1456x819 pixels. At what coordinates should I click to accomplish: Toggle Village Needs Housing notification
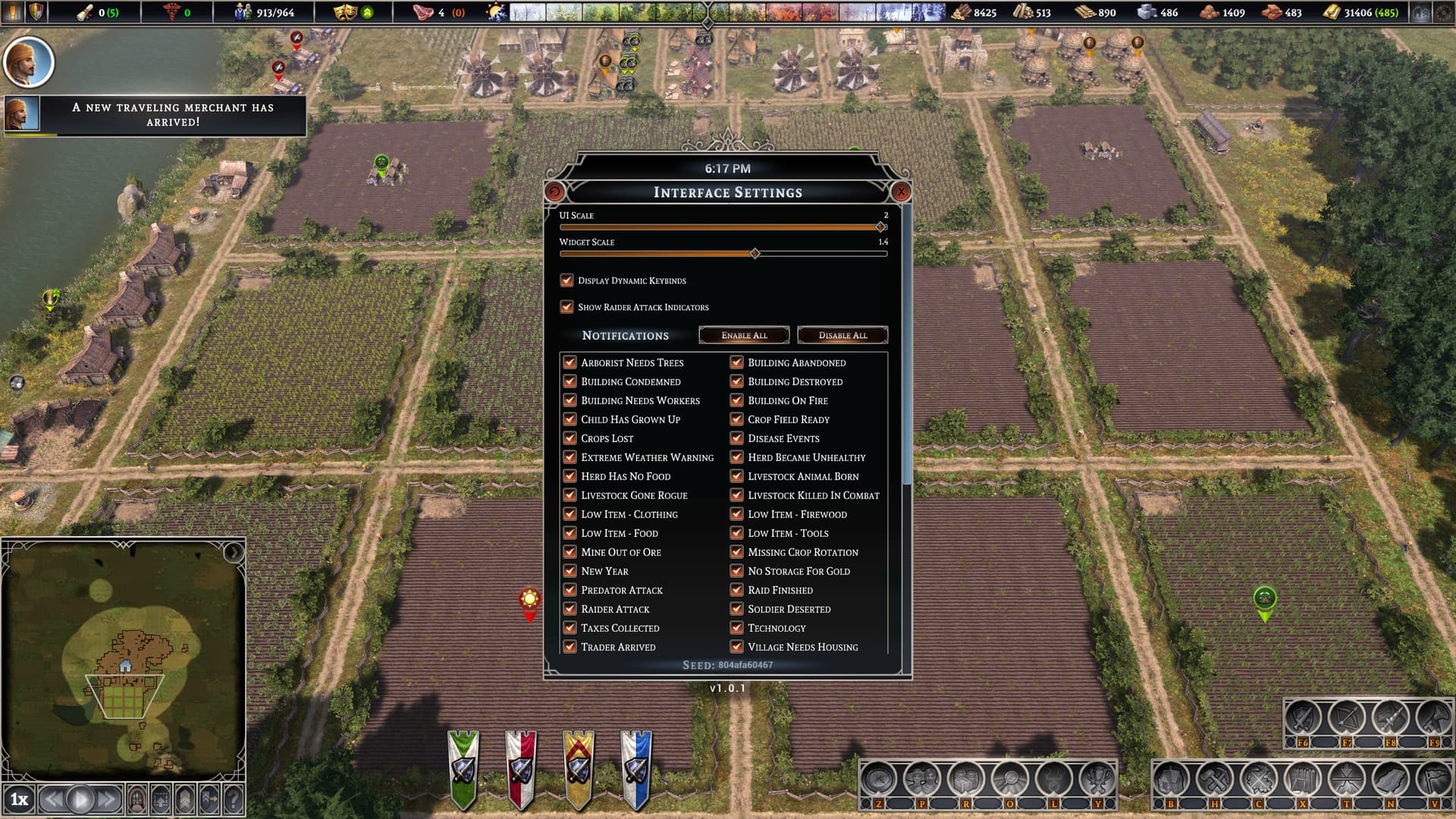tap(737, 647)
